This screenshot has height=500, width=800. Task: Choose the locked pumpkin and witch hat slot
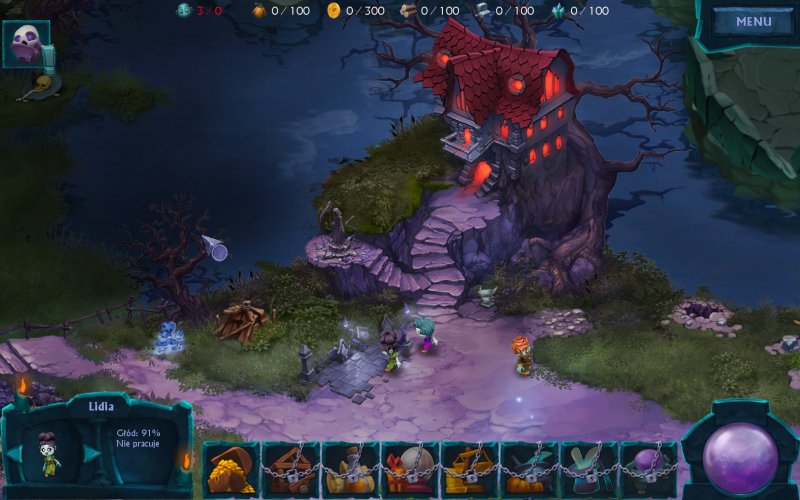click(529, 470)
